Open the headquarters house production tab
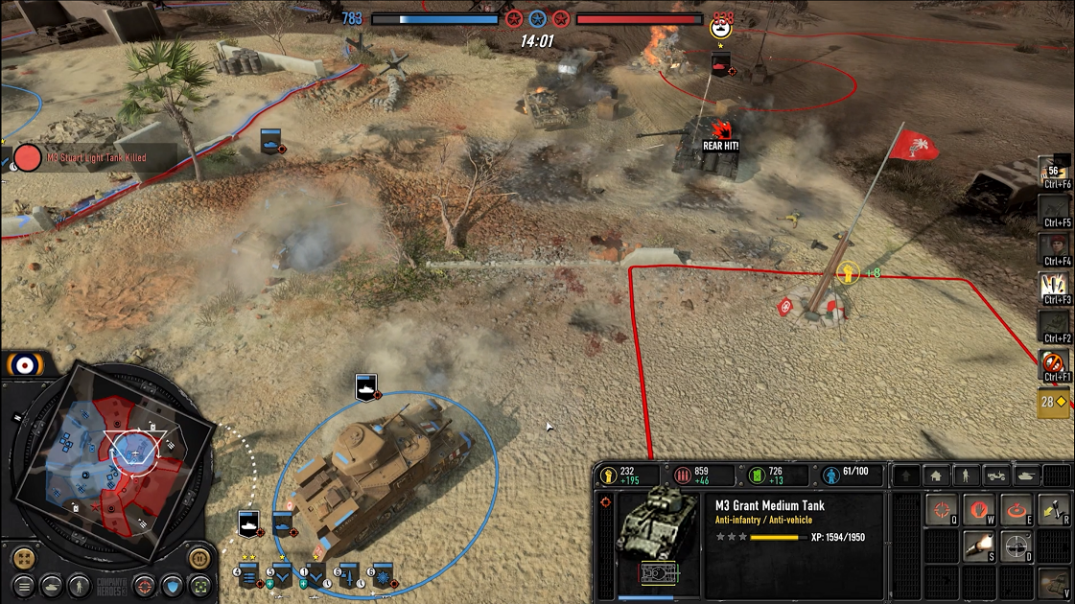Screen dimensions: 1075x604 click(x=935, y=476)
